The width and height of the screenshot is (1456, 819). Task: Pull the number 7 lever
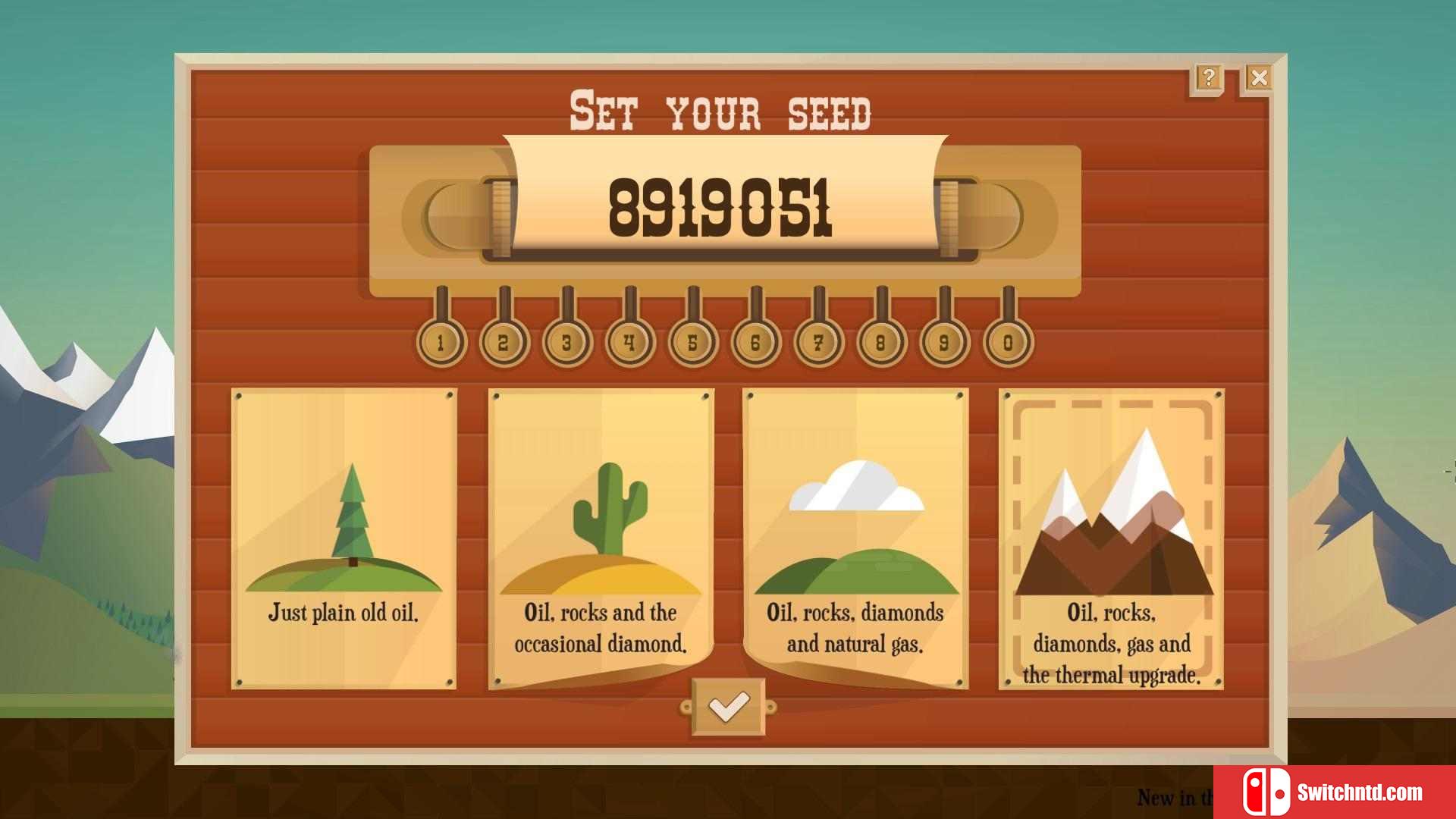coord(818,343)
